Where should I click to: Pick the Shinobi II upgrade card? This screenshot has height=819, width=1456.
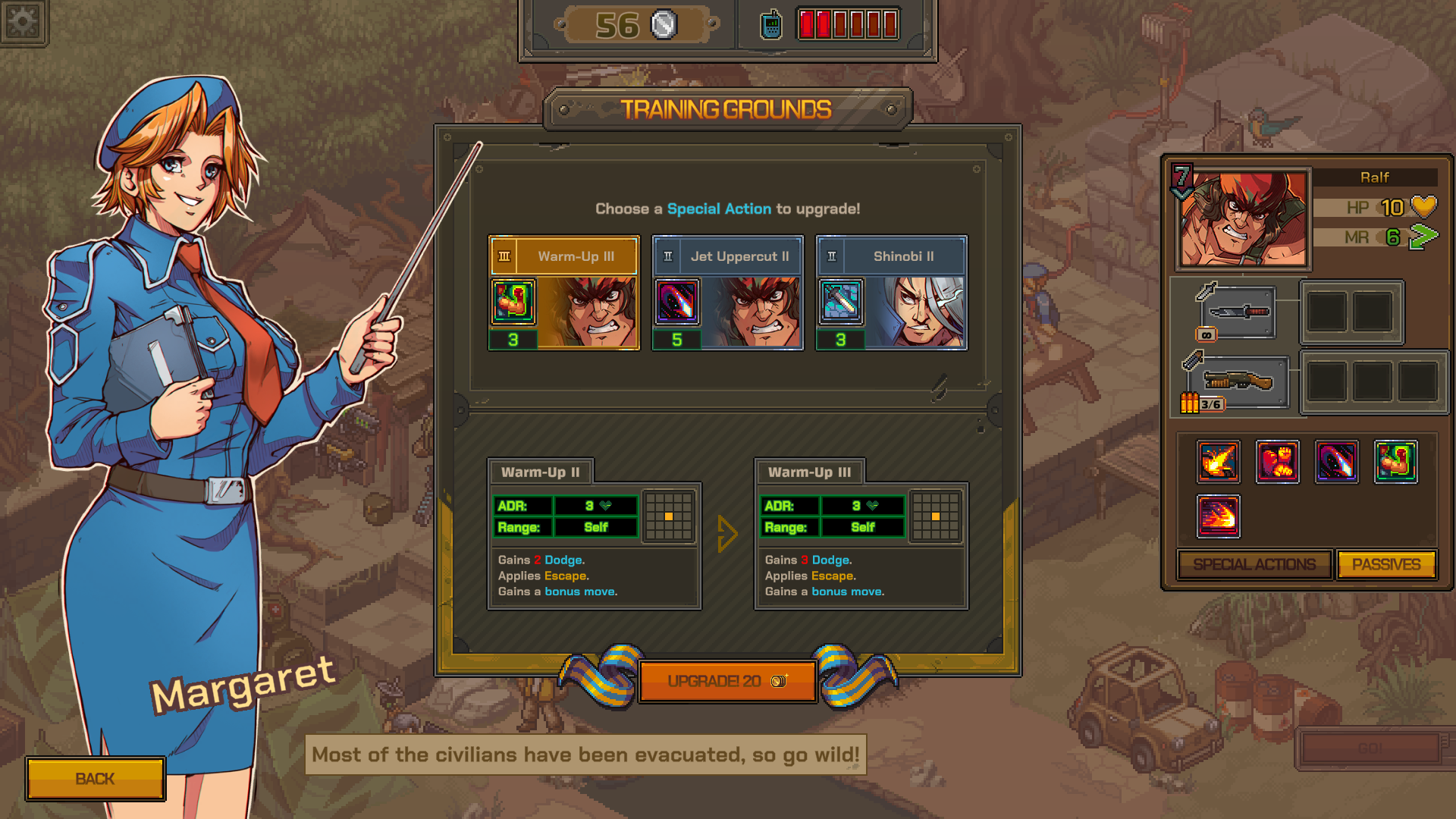pos(891,293)
